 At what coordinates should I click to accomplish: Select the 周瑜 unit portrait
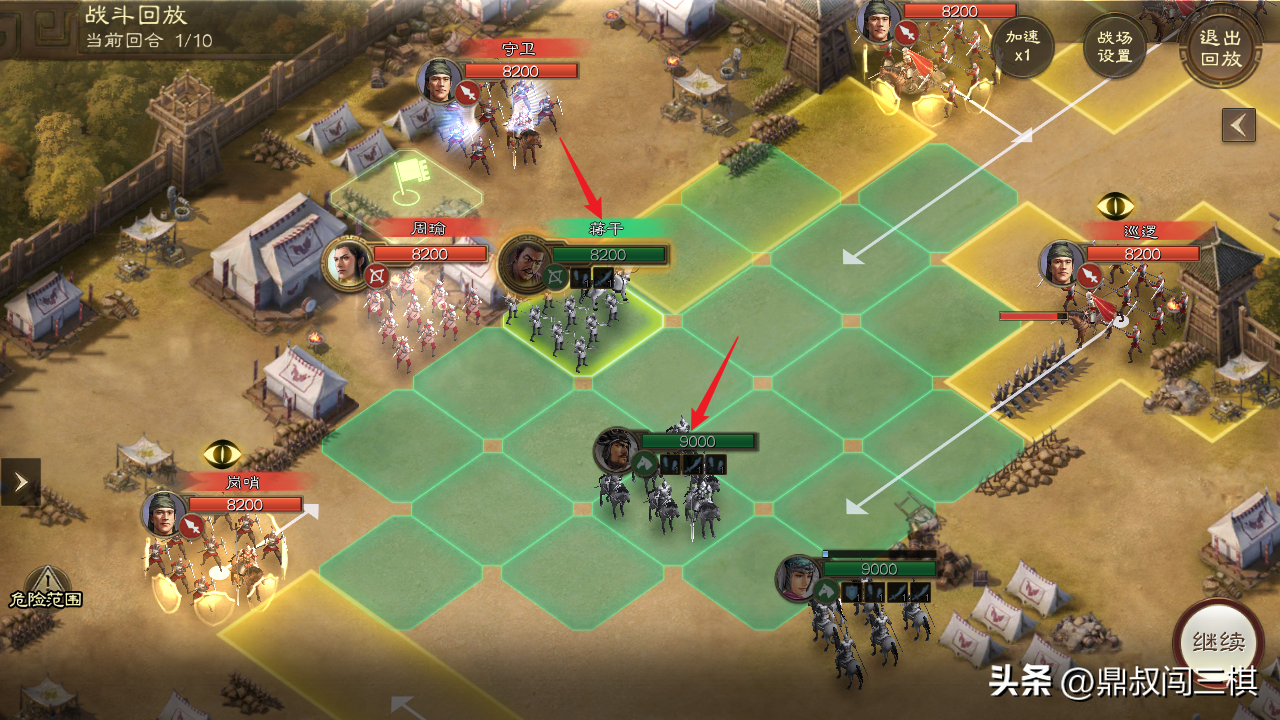point(346,263)
